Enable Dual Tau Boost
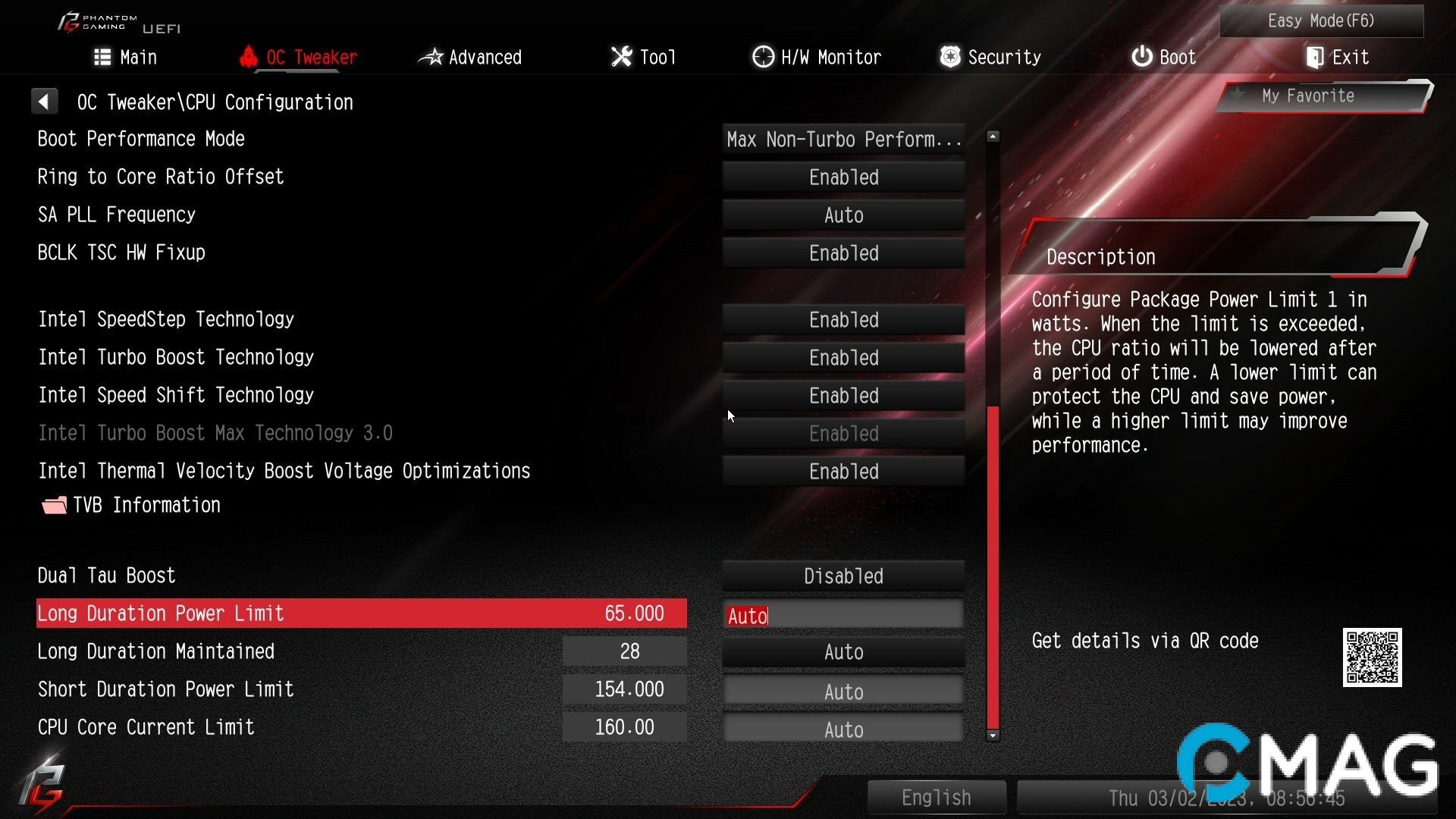The image size is (1456, 819). click(843, 576)
